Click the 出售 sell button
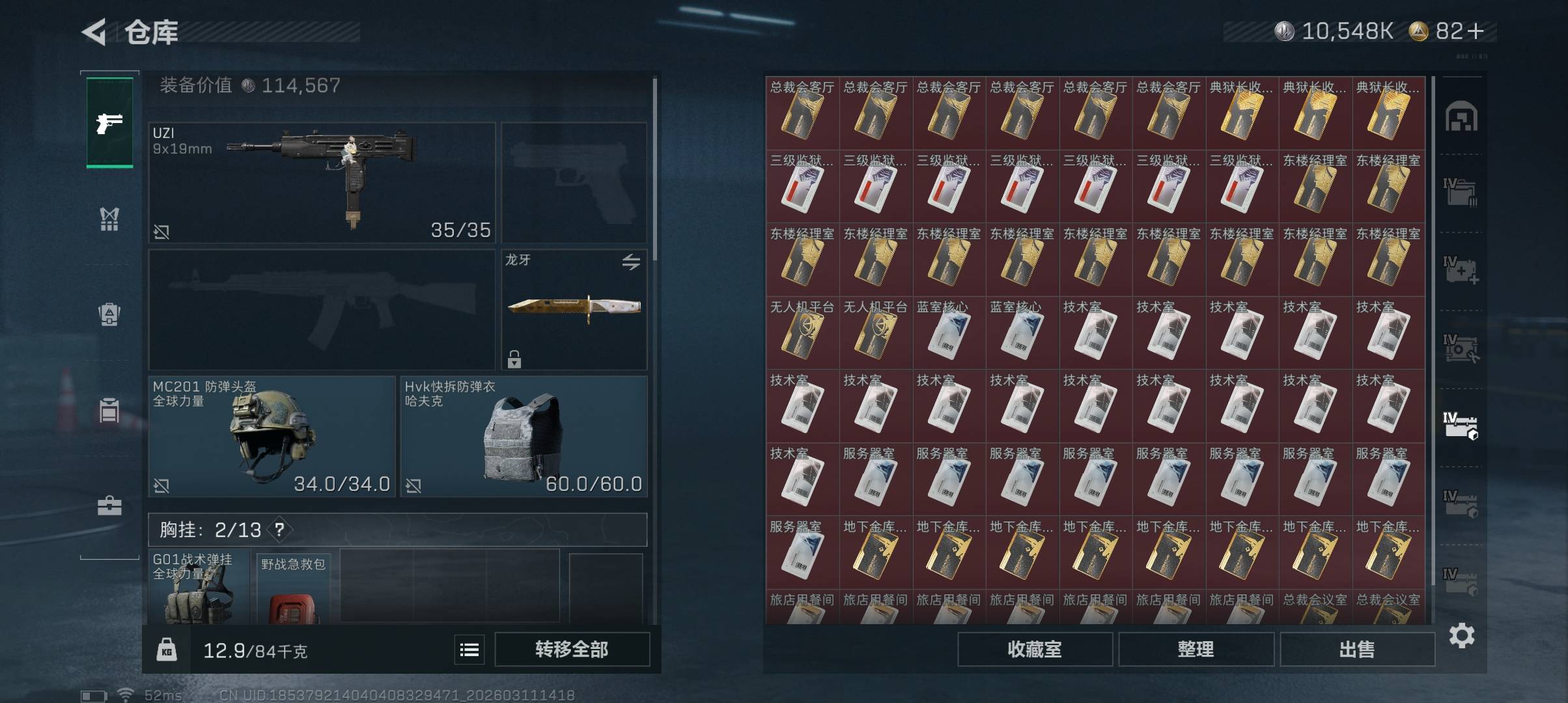Viewport: 1568px width, 703px height. pos(1357,649)
